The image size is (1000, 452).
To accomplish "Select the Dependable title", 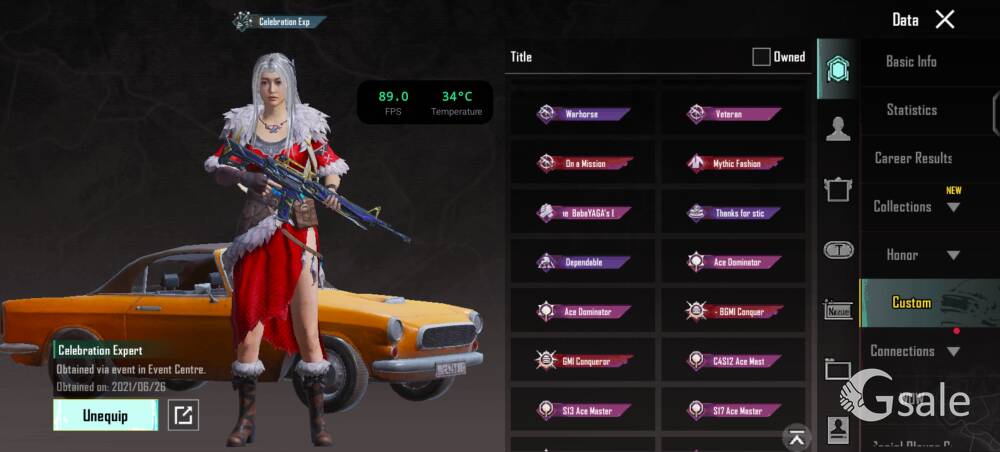I will [x=583, y=262].
